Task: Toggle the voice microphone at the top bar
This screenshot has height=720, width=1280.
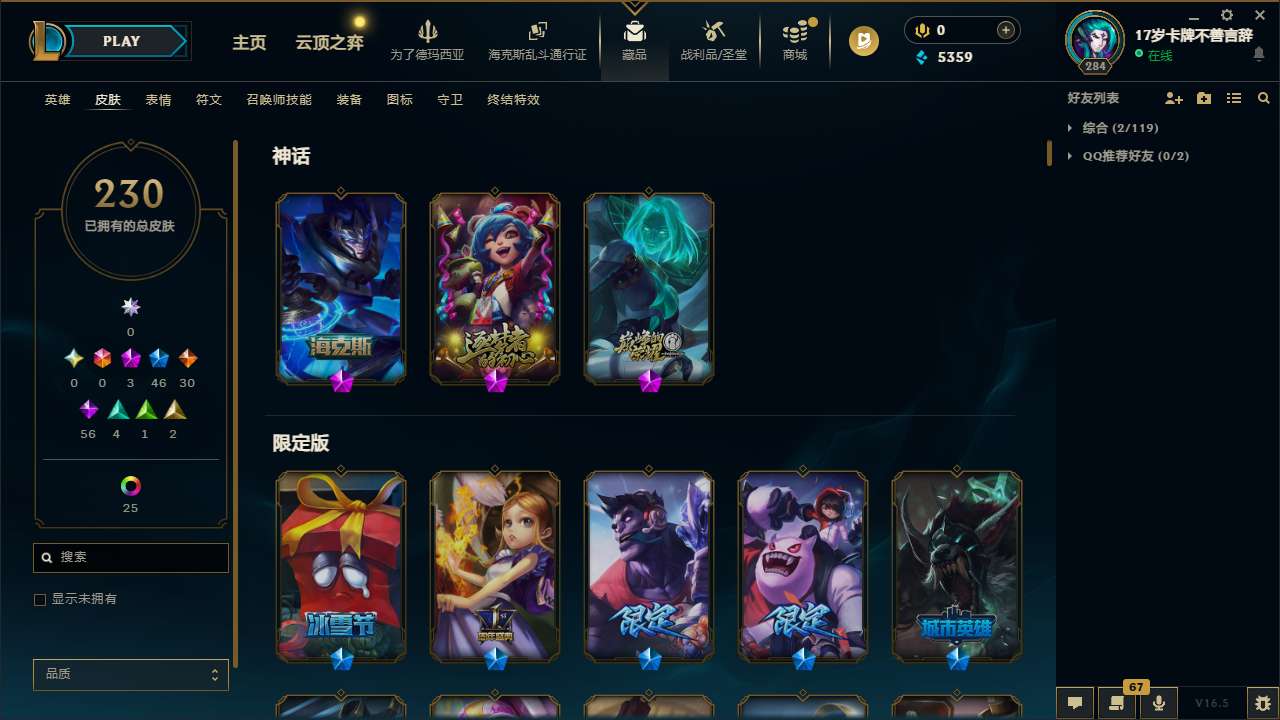Action: 921,30
